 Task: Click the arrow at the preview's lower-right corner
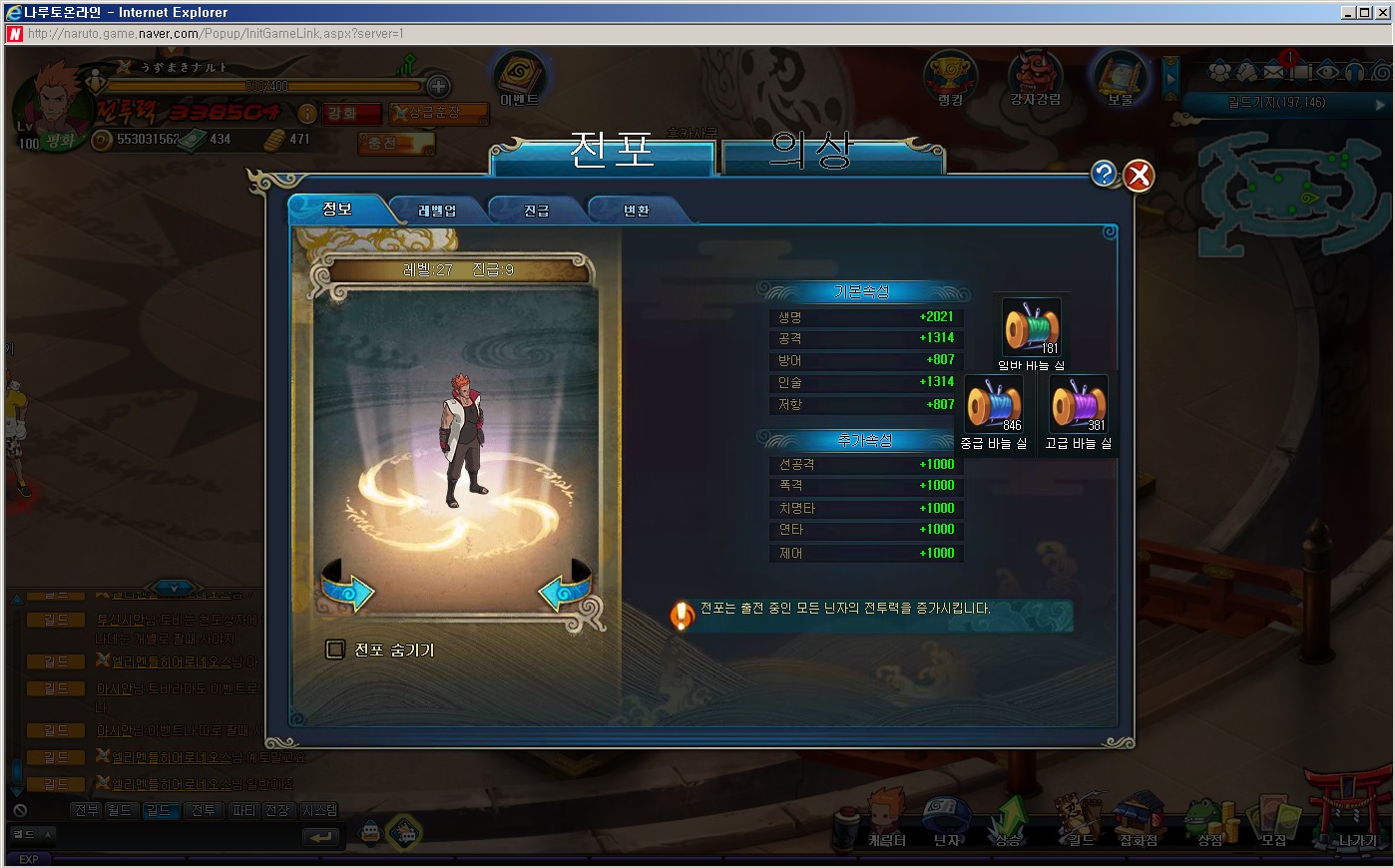[566, 589]
